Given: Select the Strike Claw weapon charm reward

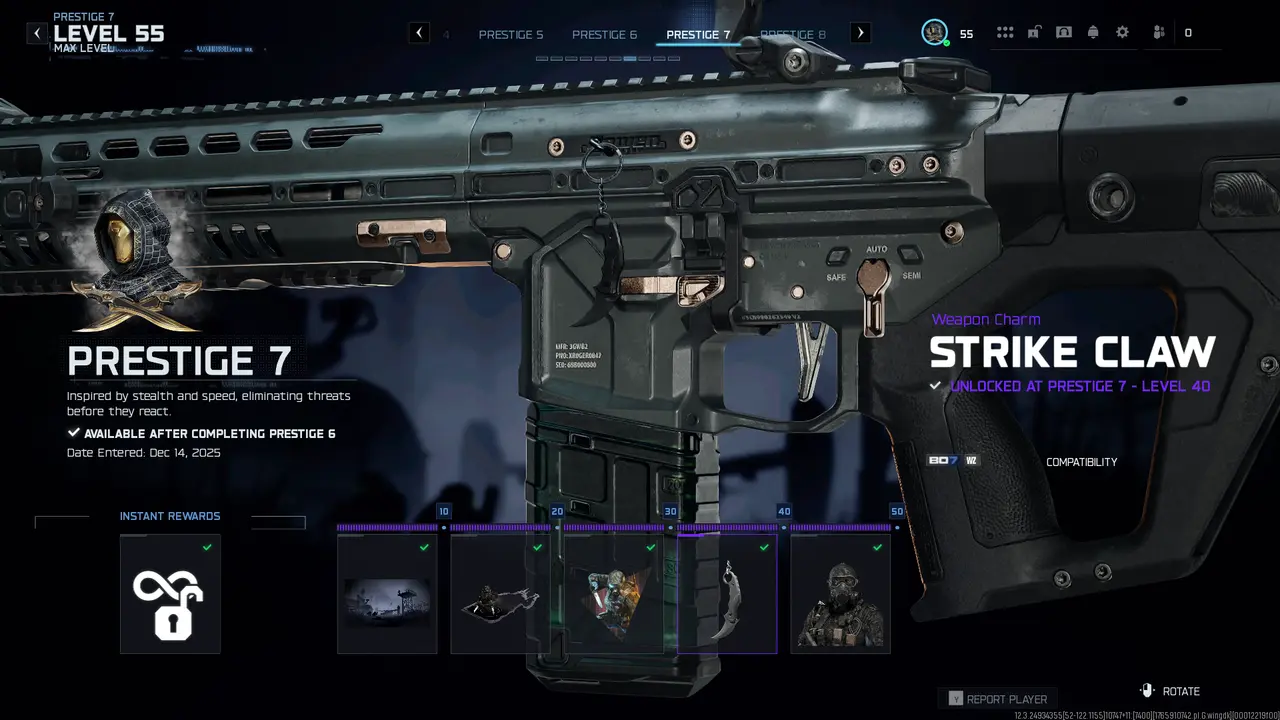Looking at the screenshot, I should [727, 594].
